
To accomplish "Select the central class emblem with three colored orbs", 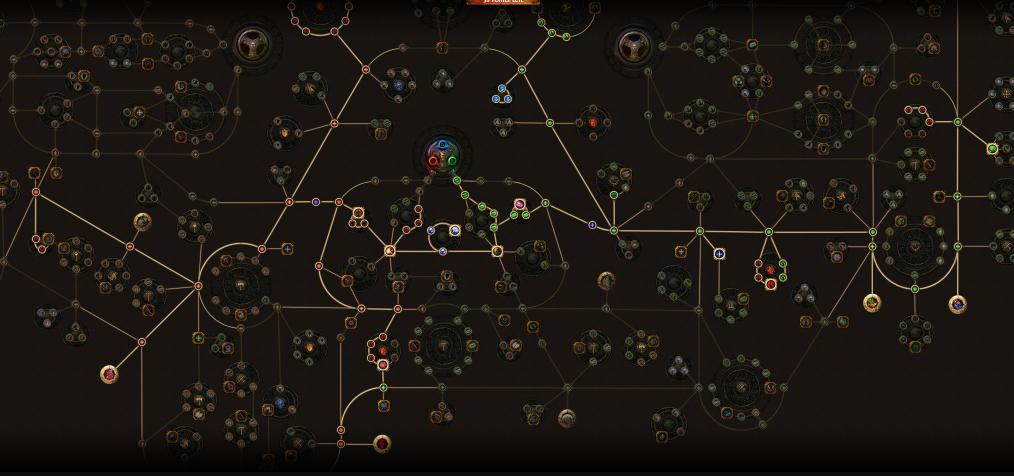I will point(442,156).
